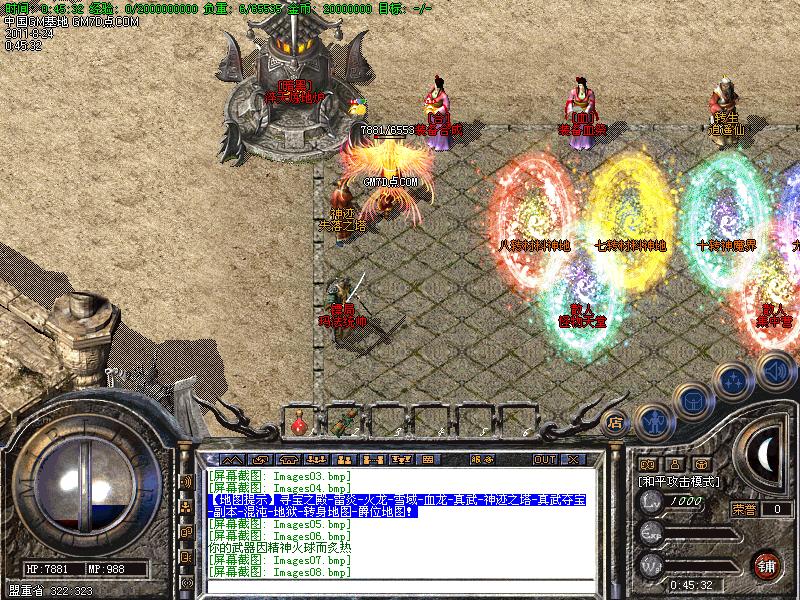Open the backpack inventory icon
This screenshot has width=800, height=600.
[693, 401]
